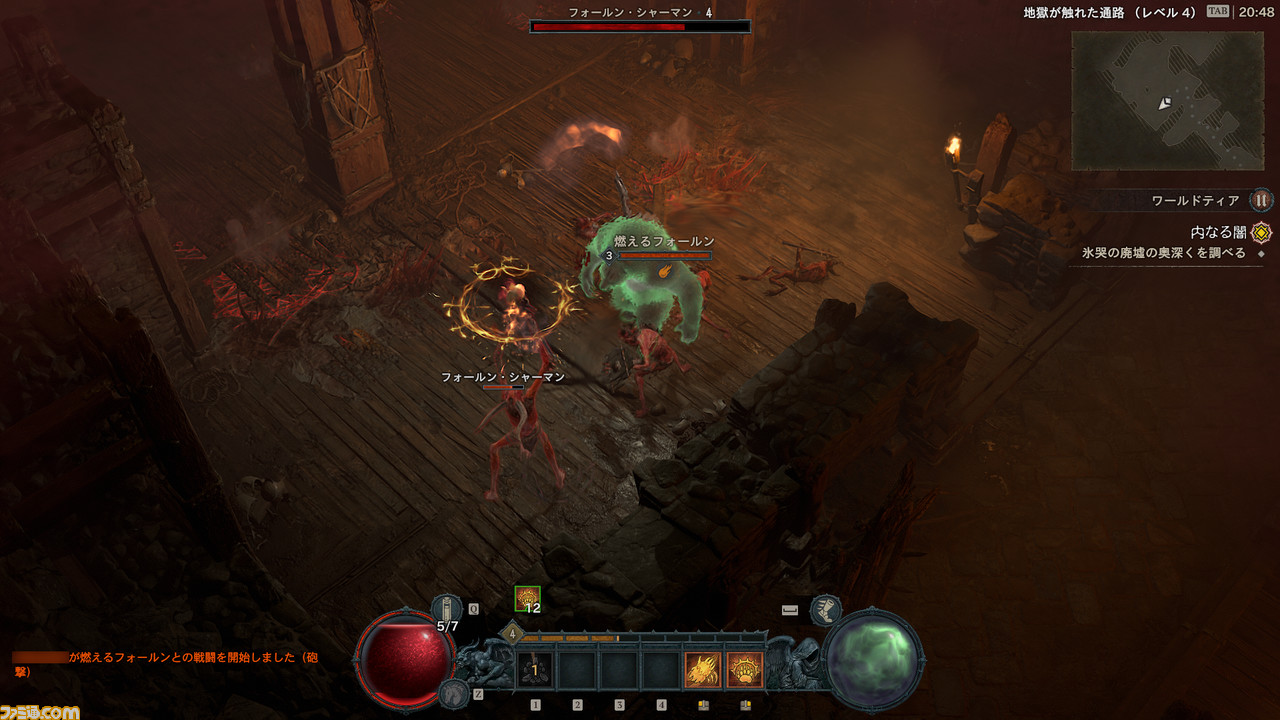Viewport: 1280px width, 720px height.
Task: Activate the claw slash skill
Action: pyautogui.click(x=702, y=669)
